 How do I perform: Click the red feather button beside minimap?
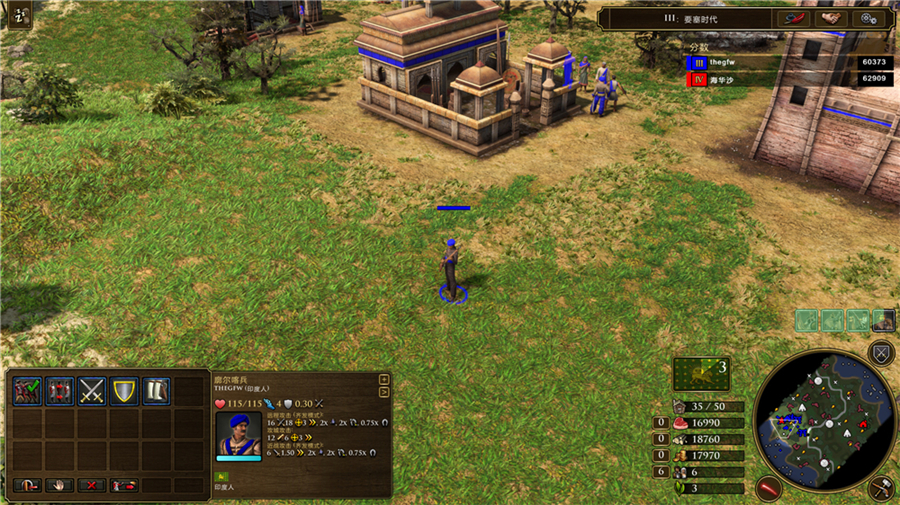[x=768, y=488]
